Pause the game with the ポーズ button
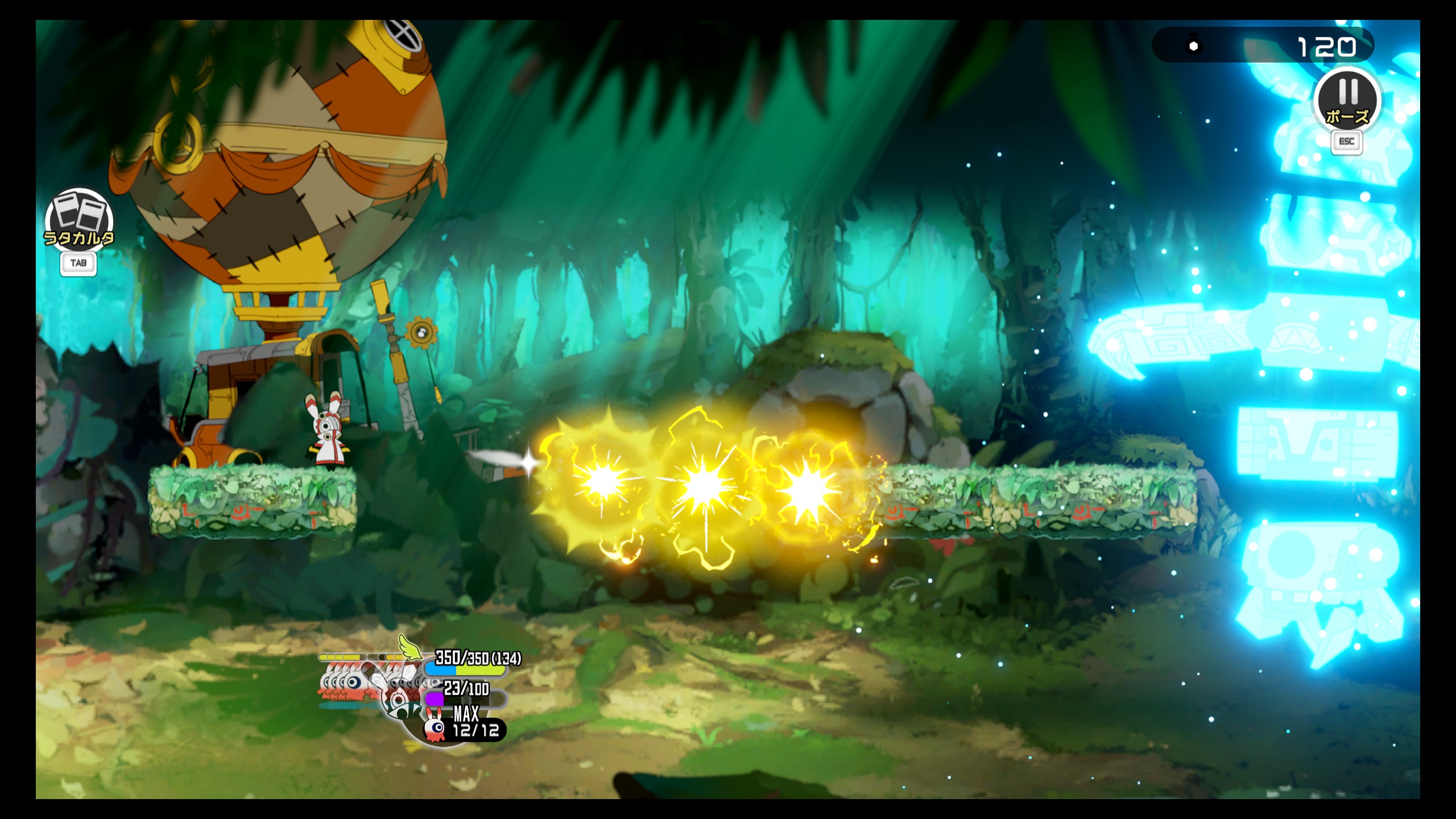 pos(1346,101)
